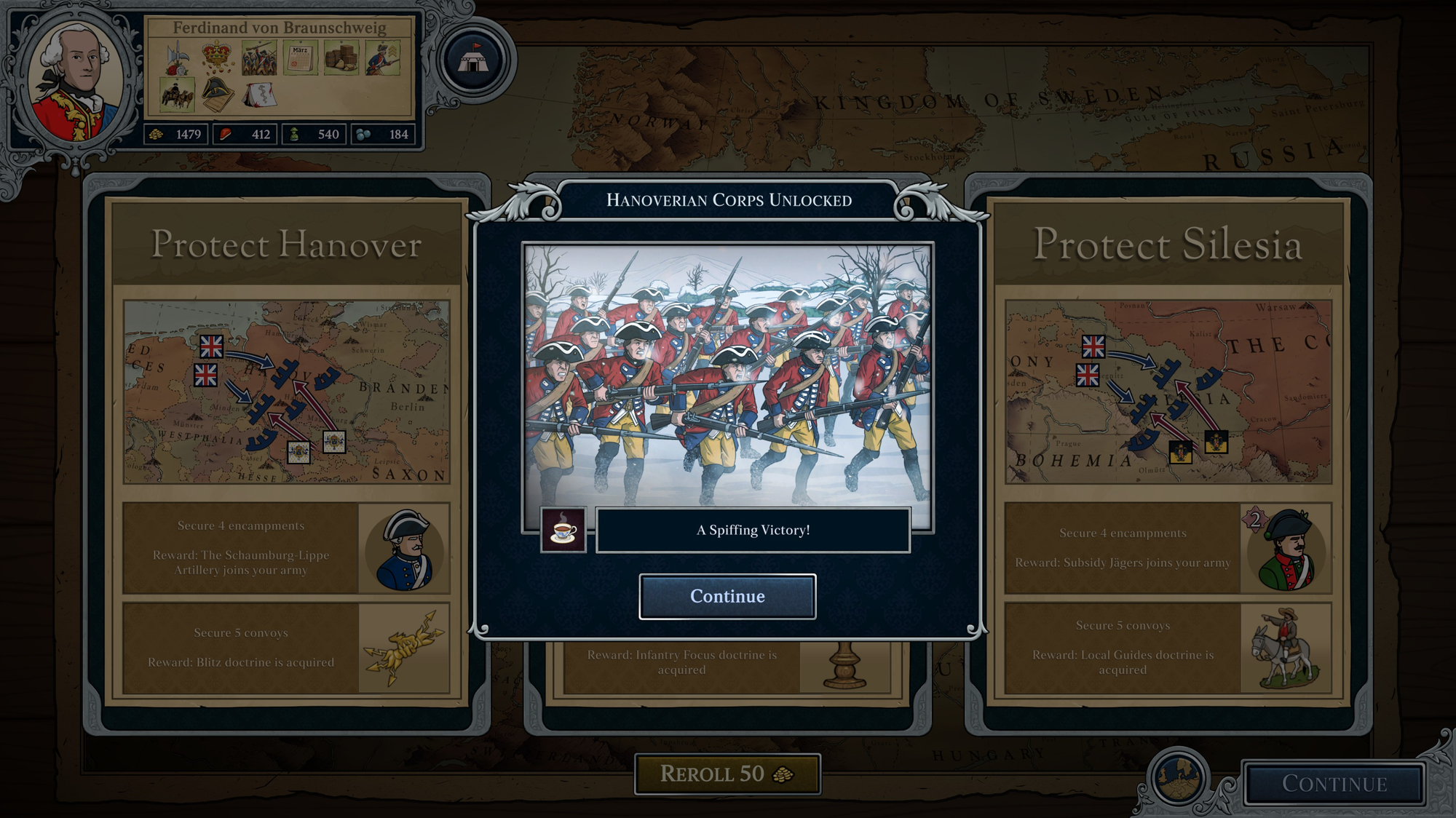Inspect the horse-drawn wagon card

coord(177,96)
